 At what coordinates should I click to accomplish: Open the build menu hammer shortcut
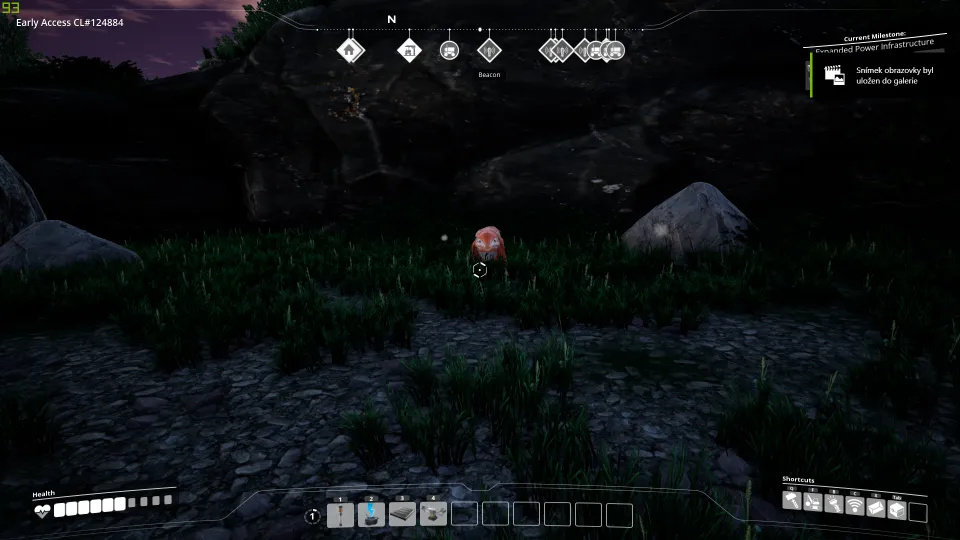(793, 501)
